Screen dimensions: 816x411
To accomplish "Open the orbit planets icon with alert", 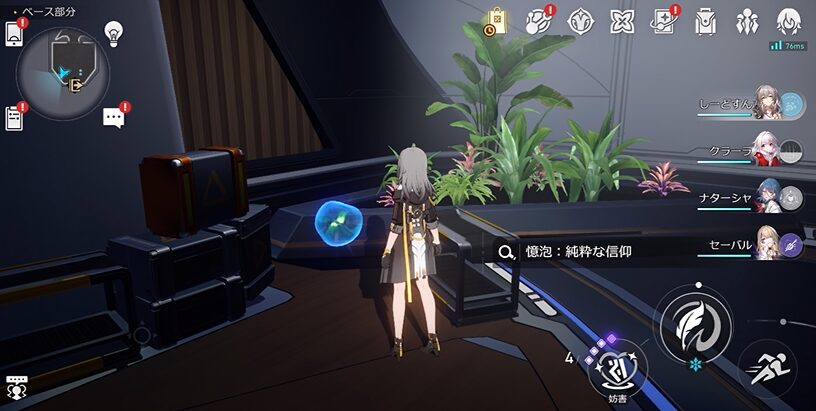I will tap(538, 21).
